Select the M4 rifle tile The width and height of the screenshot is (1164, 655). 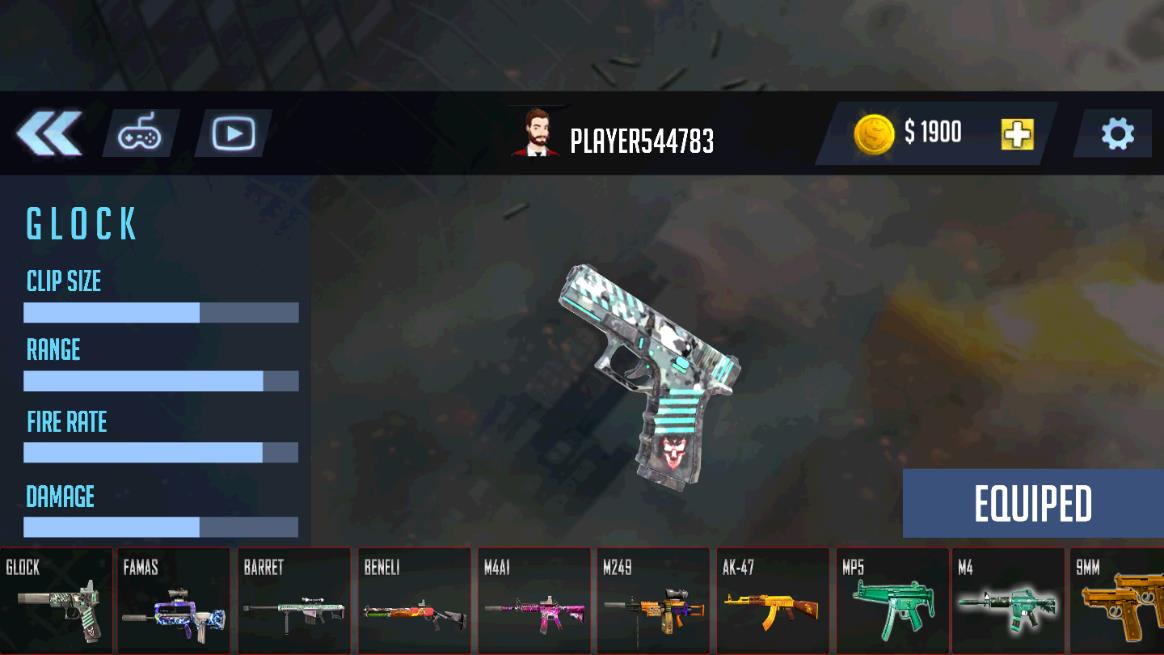(1008, 601)
